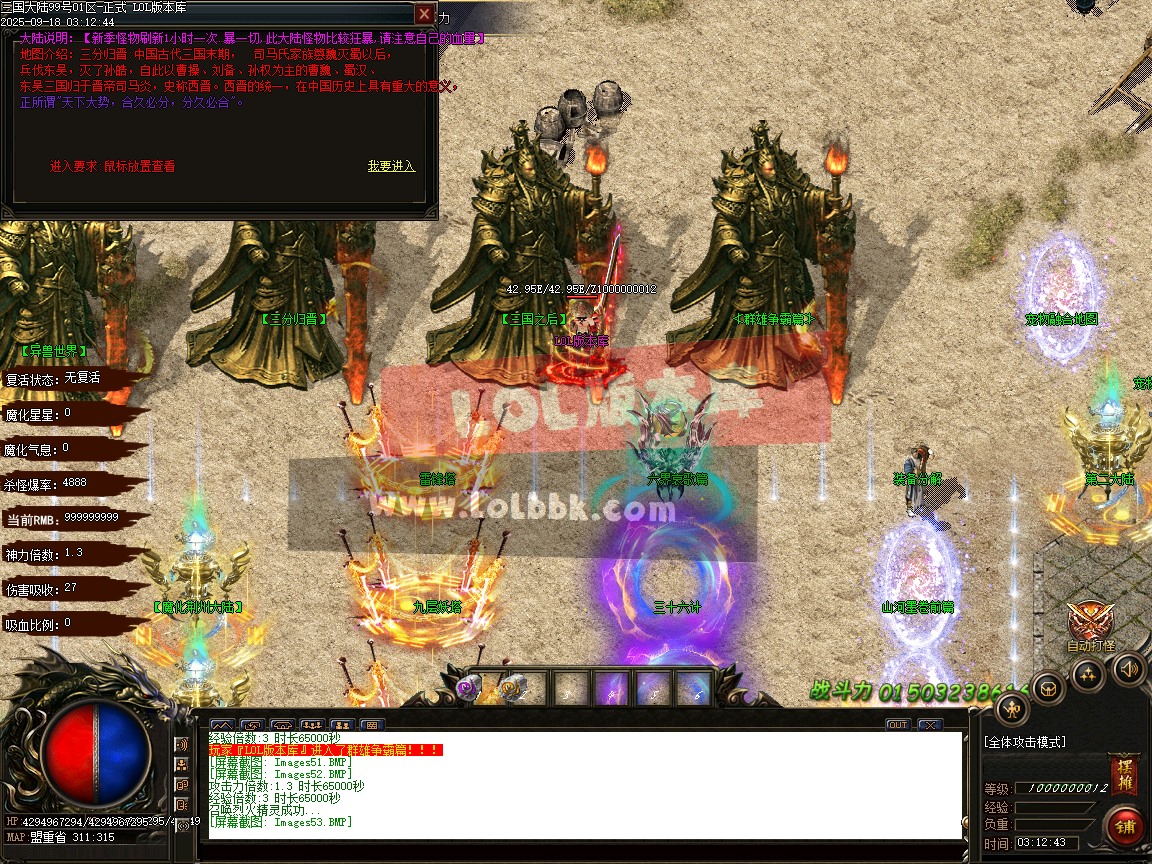Open the 摆摊 stall banner
The width and height of the screenshot is (1152, 864).
pos(1123,775)
